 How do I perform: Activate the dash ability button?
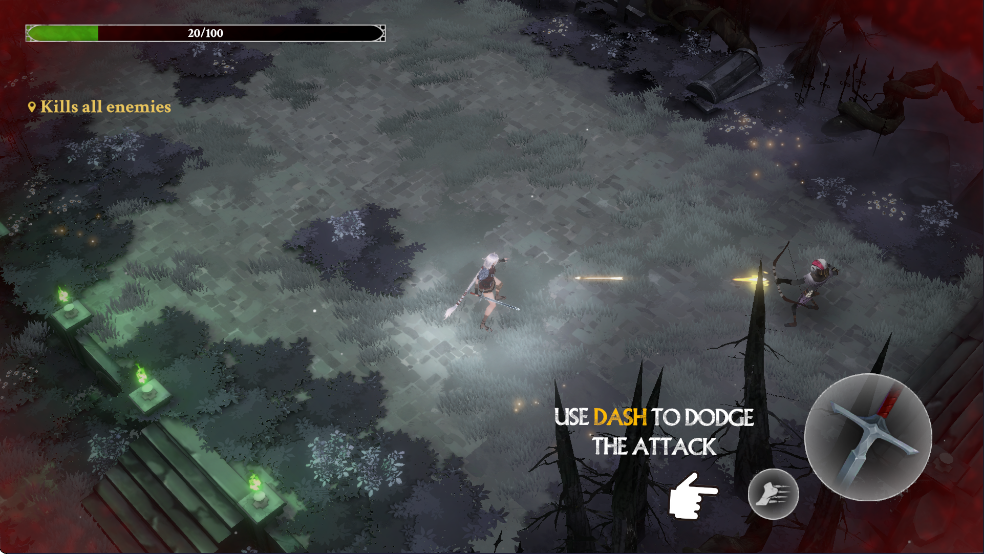point(773,494)
